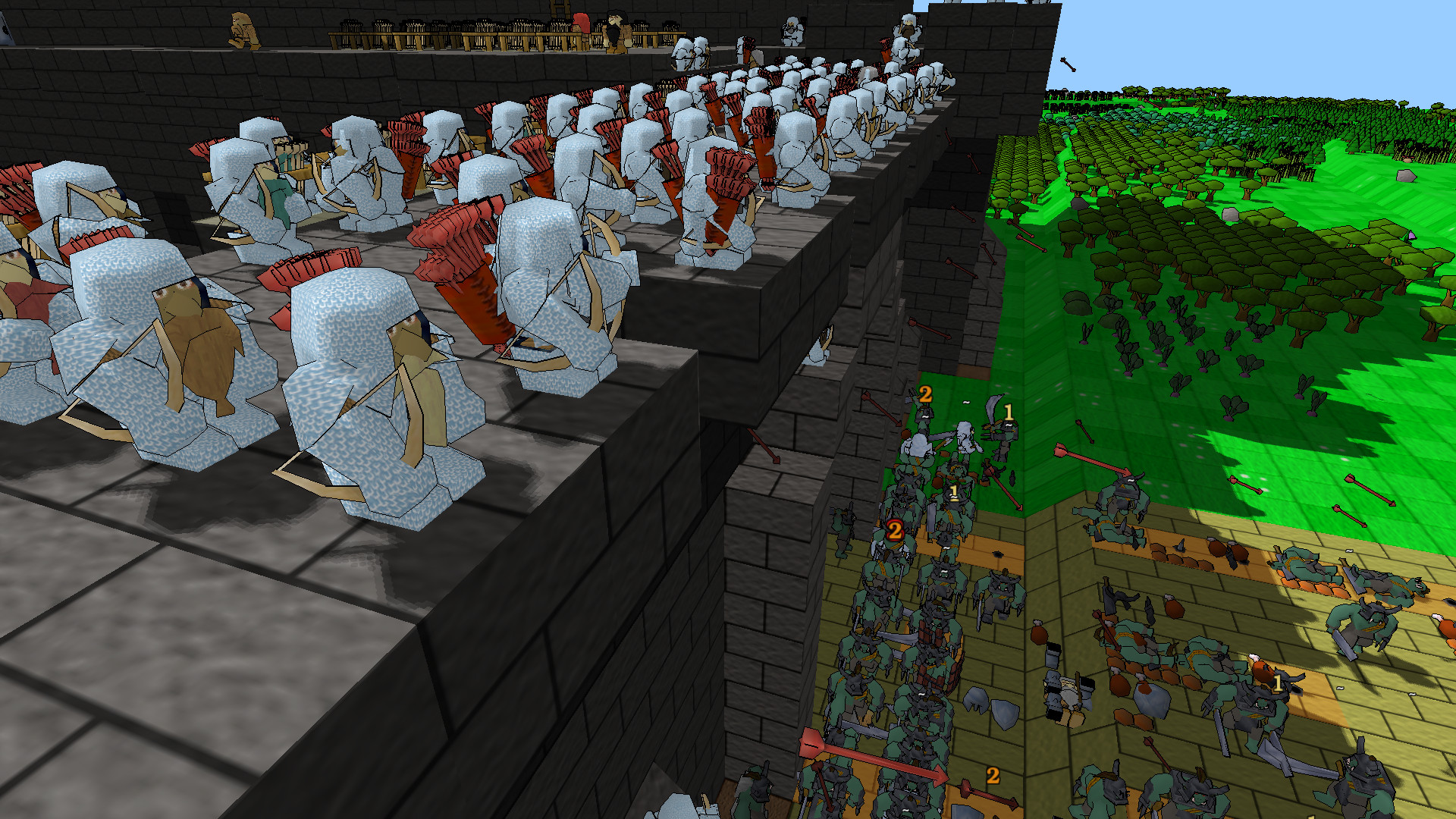
Task: Select the foreground chainmail archer on the wall
Action: point(372,394)
